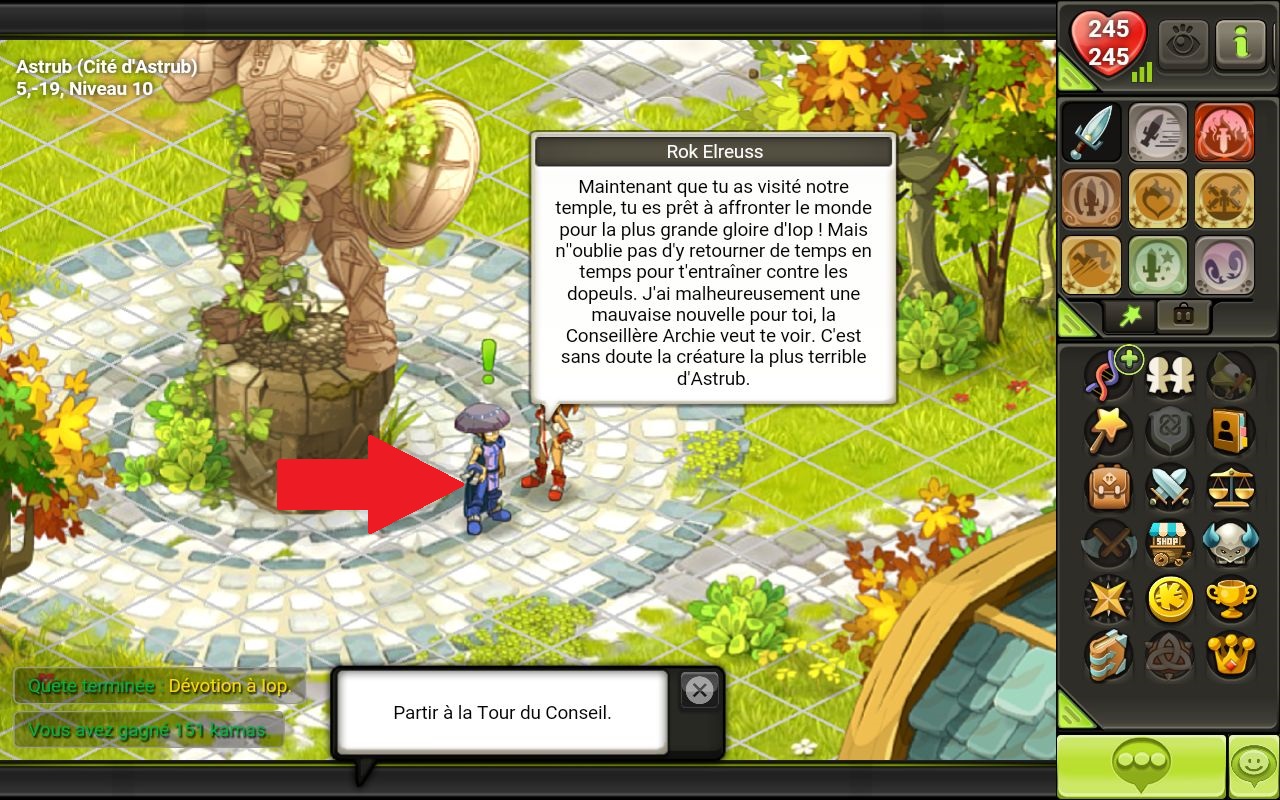1280x800 pixels.
Task: Use the purple swirl spell
Action: click(1223, 265)
